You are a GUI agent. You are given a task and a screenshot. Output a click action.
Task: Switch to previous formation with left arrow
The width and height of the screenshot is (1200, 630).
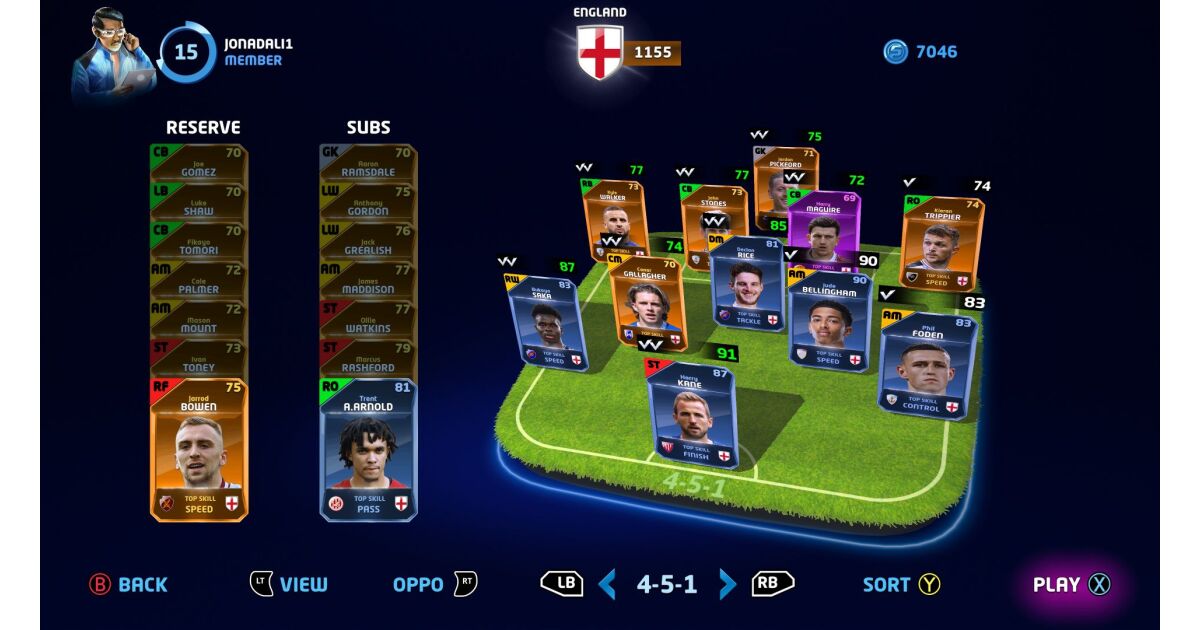(607, 585)
